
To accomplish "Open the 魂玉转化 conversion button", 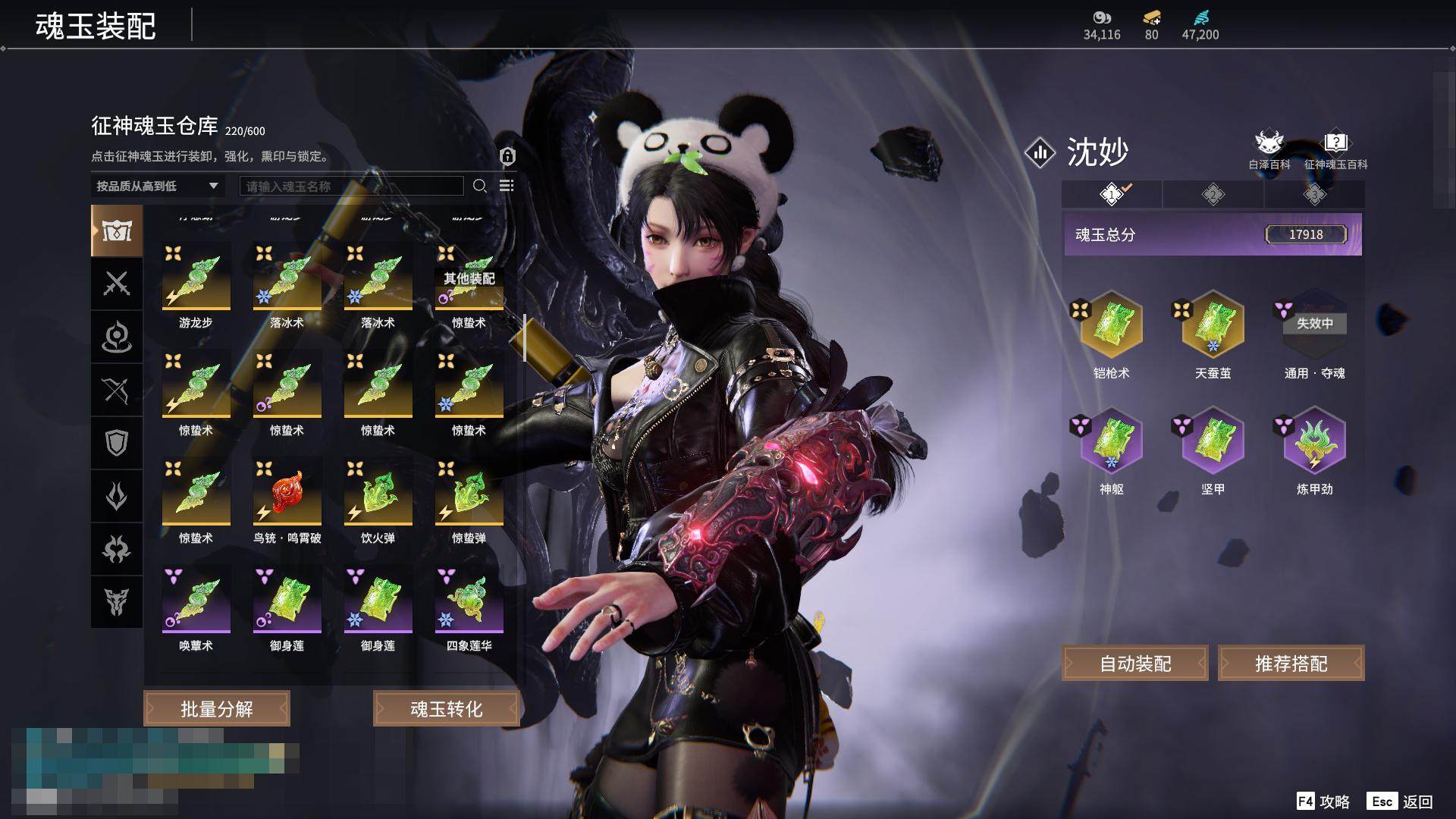I will pos(446,709).
